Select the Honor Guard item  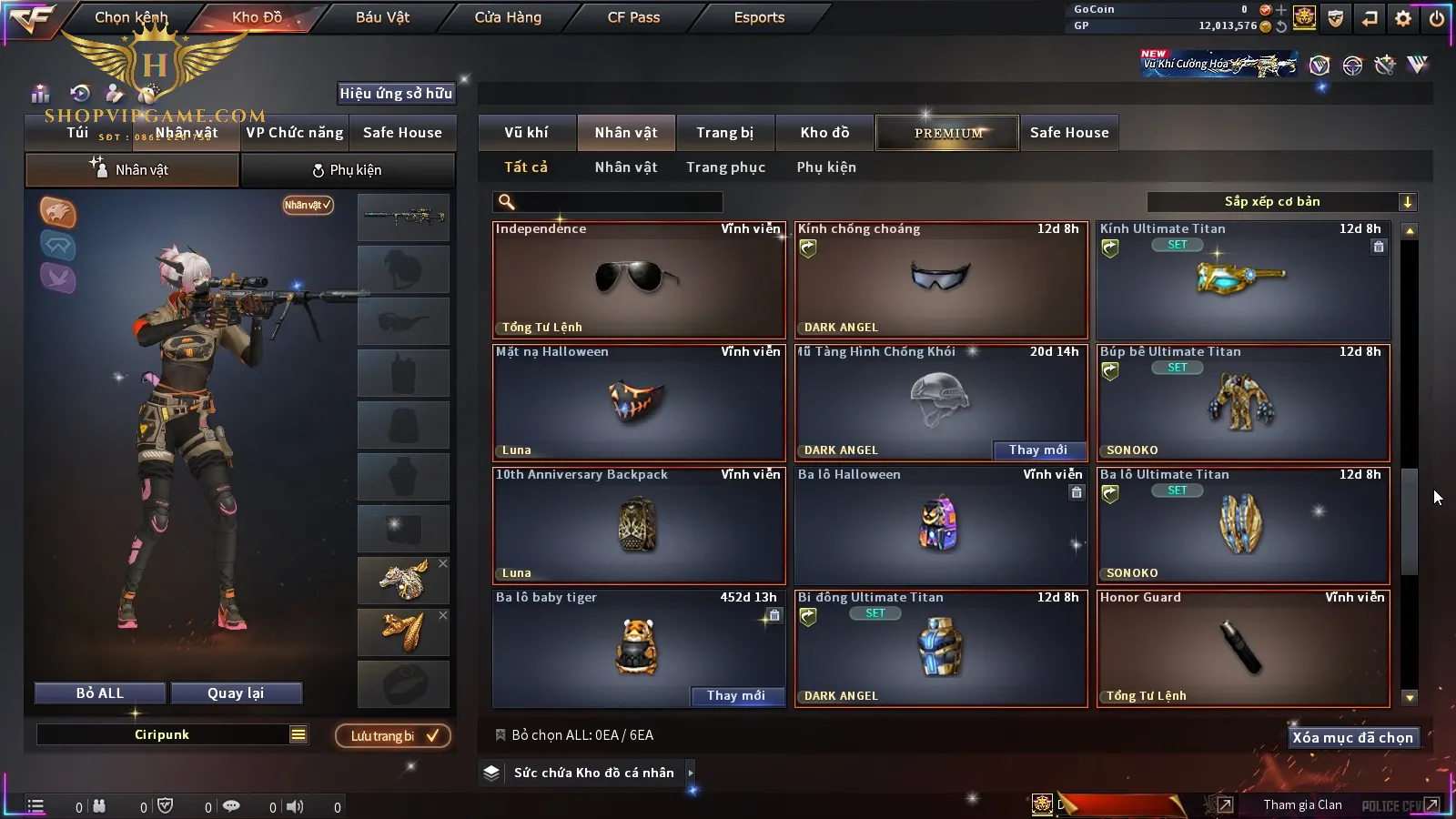(x=1242, y=648)
